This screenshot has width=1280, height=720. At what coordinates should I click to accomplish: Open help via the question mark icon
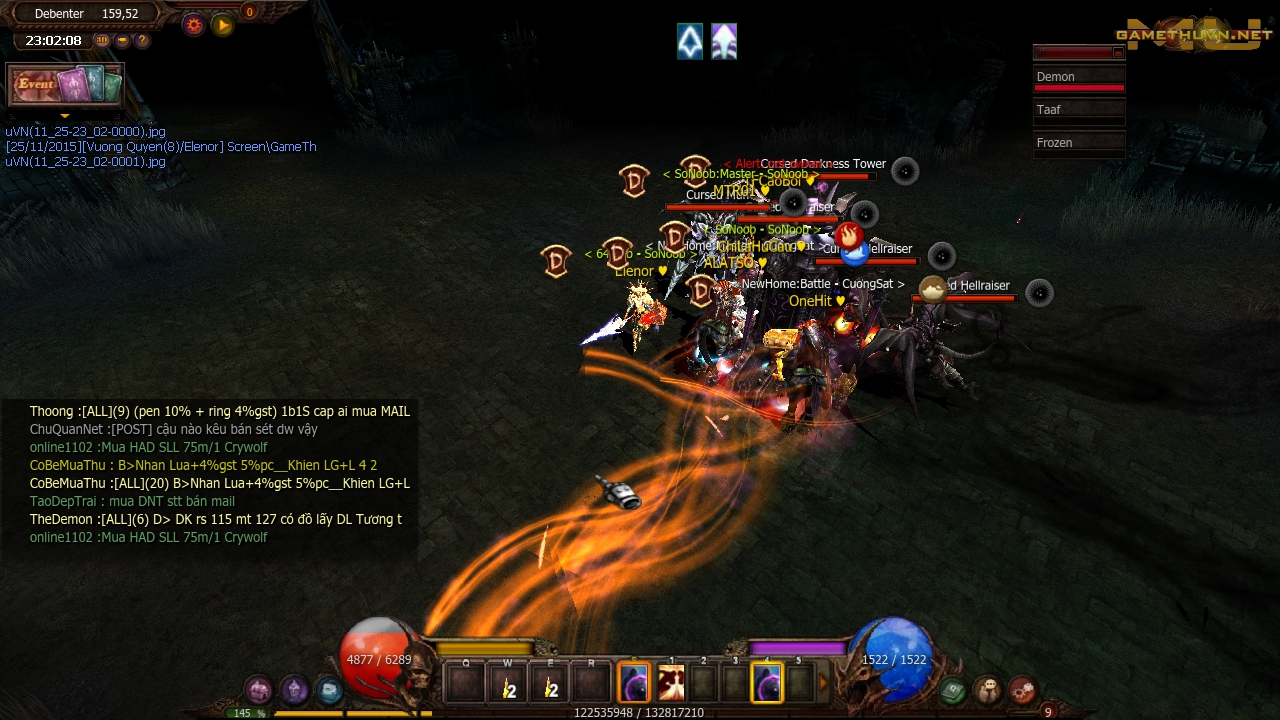[x=141, y=40]
